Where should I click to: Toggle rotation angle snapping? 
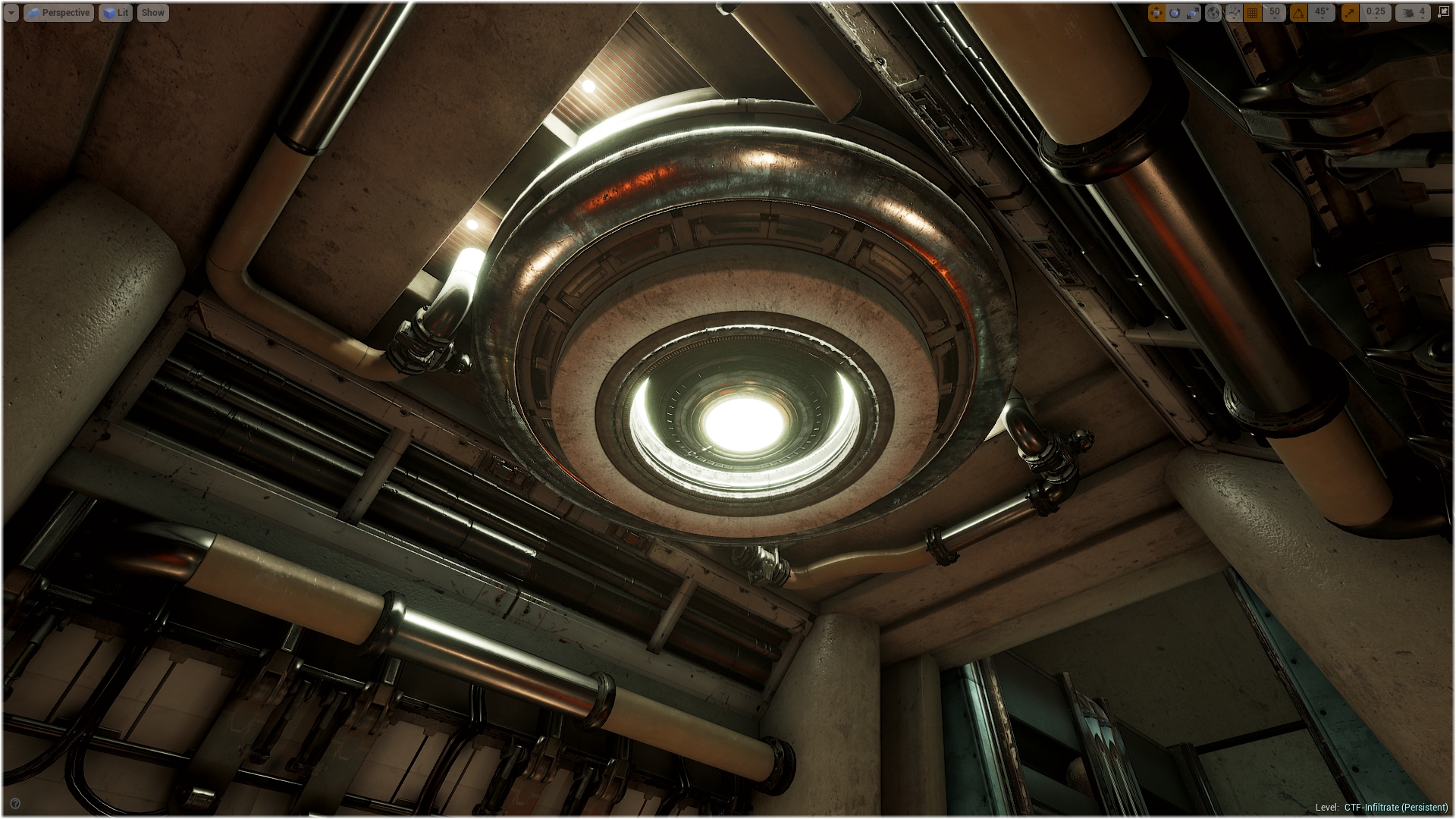click(1299, 13)
